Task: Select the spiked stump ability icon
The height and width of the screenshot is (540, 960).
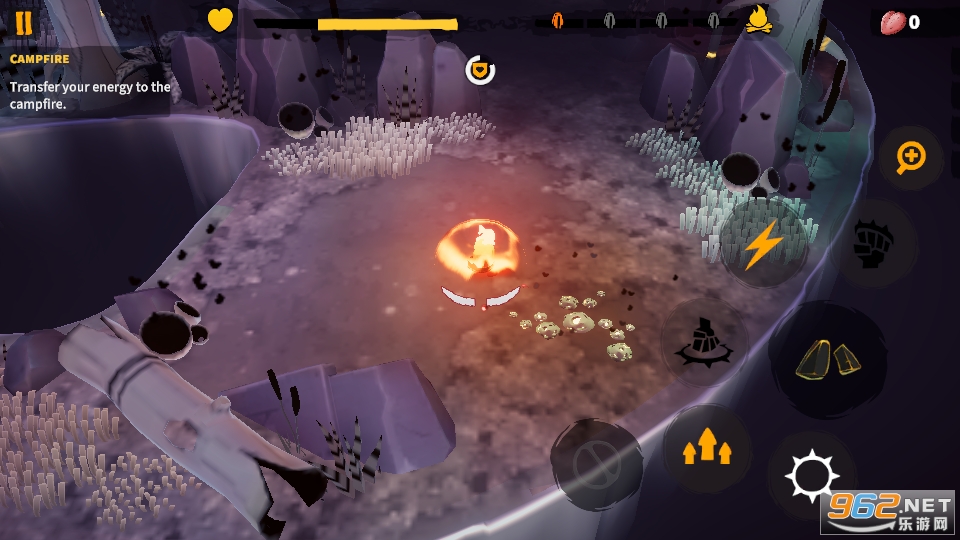Action: coord(704,342)
